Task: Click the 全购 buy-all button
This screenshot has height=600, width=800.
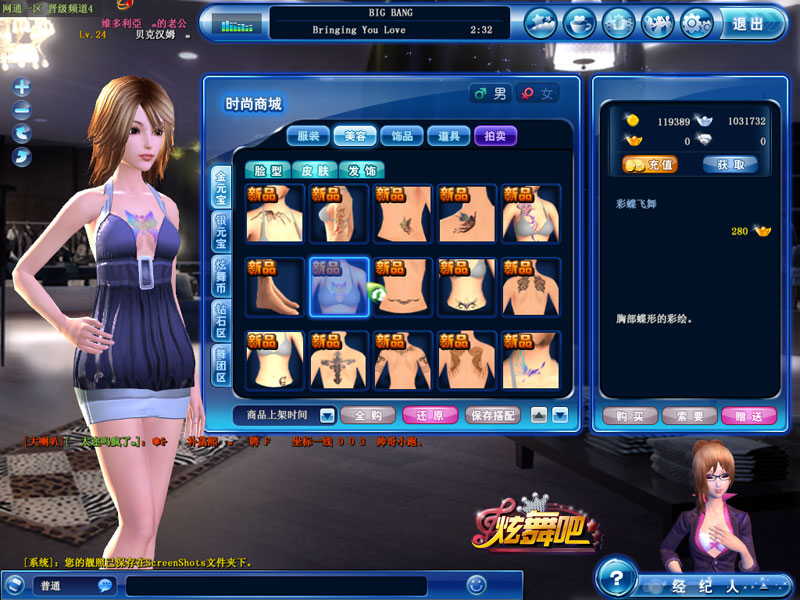Action: pos(368,414)
